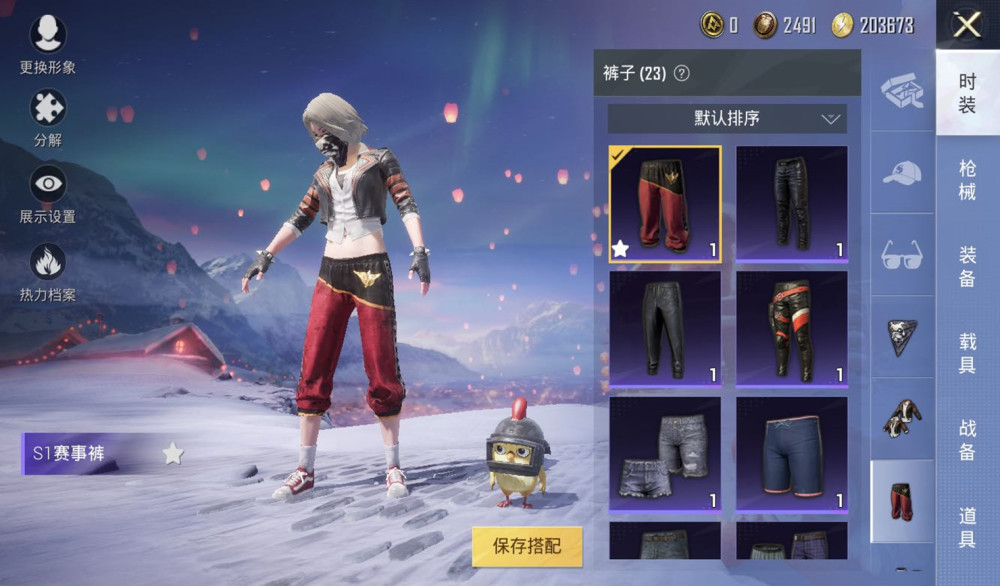
Task: Close the wardrobe with the X button
Action: point(967,24)
